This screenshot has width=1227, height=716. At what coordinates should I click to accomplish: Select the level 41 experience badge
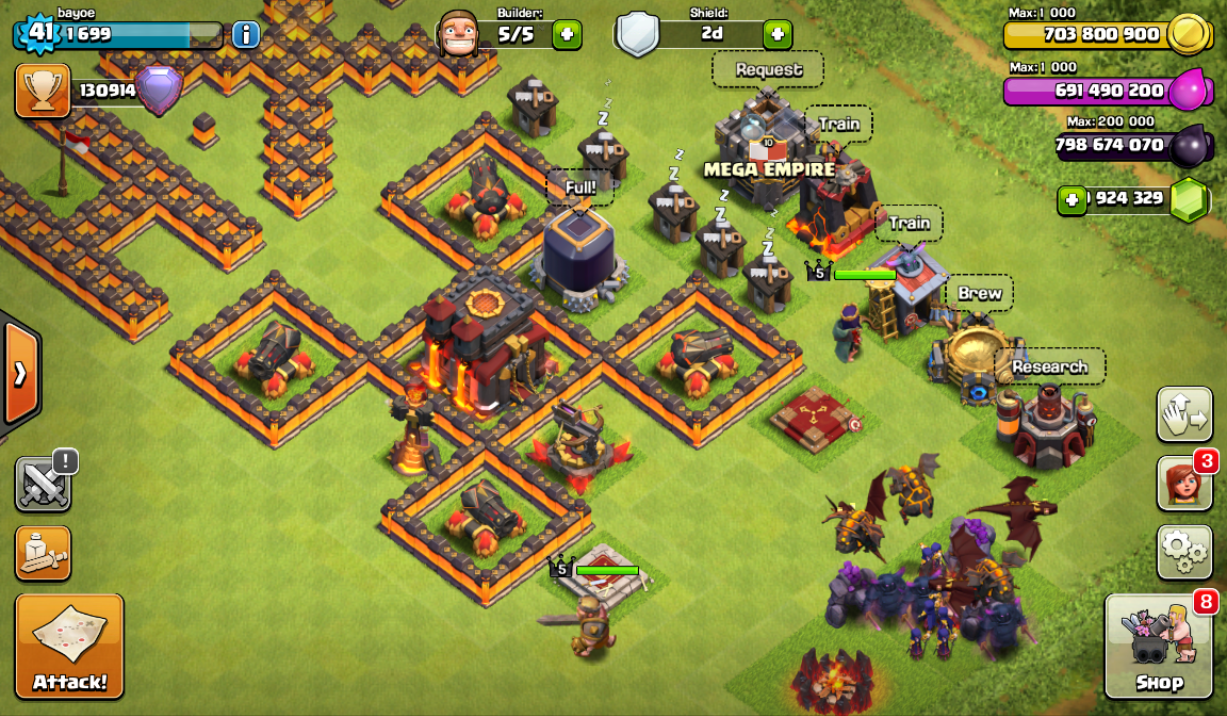[39, 33]
